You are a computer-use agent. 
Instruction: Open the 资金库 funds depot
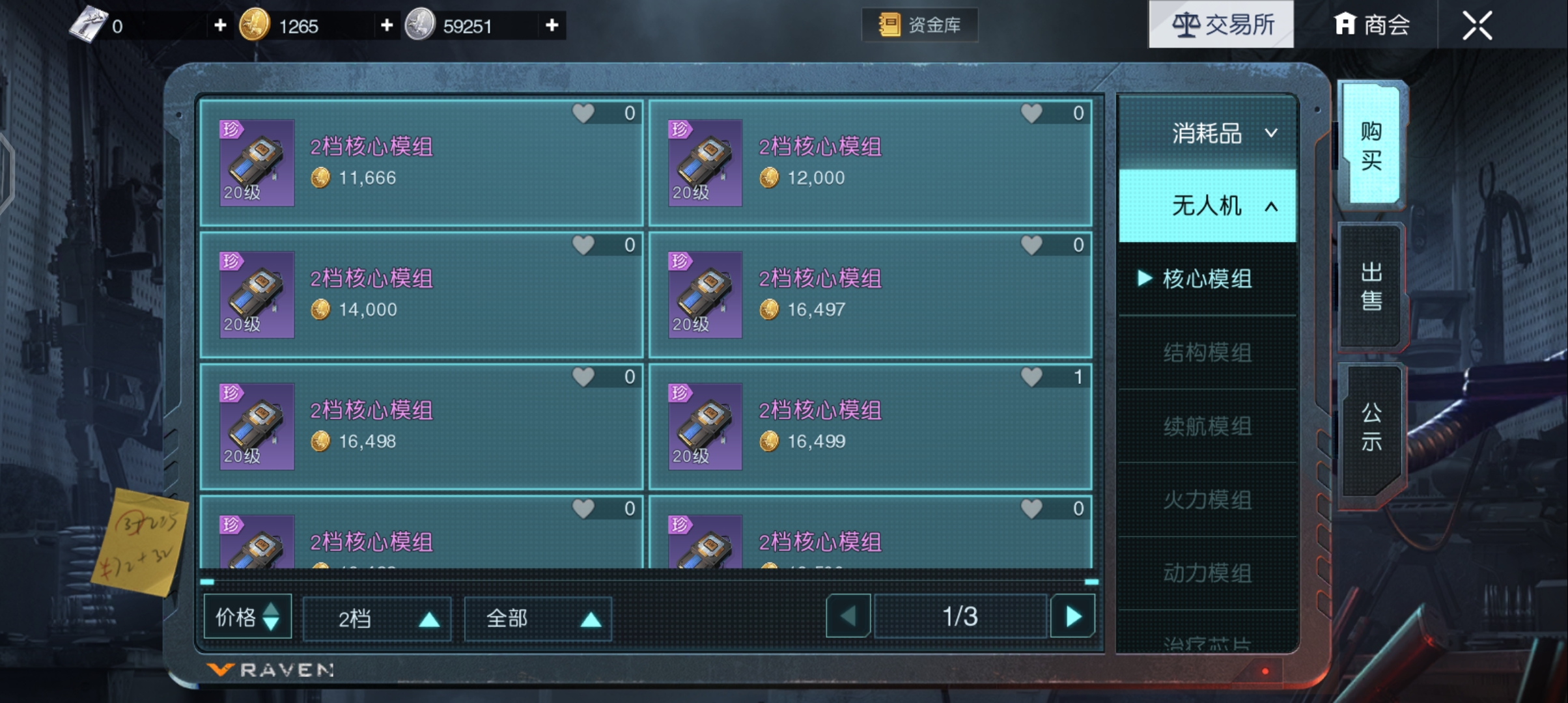coord(921,25)
